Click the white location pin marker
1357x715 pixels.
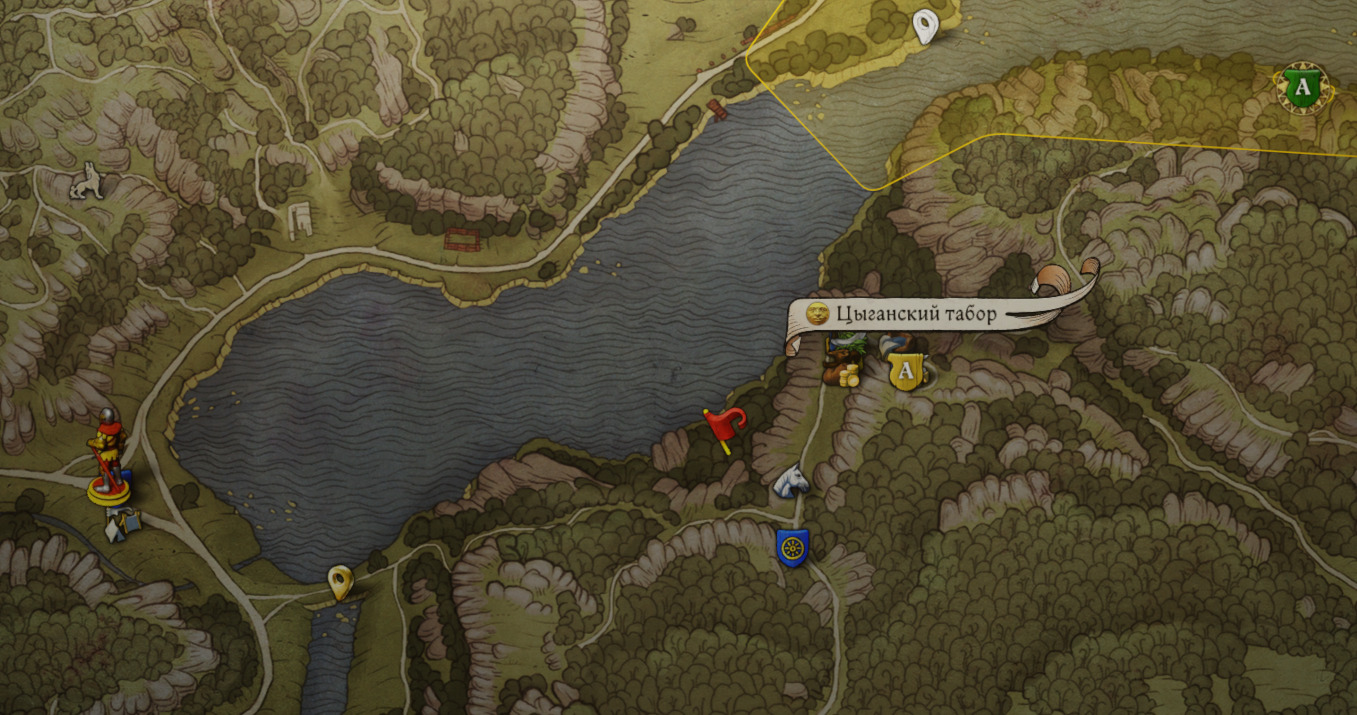click(927, 25)
